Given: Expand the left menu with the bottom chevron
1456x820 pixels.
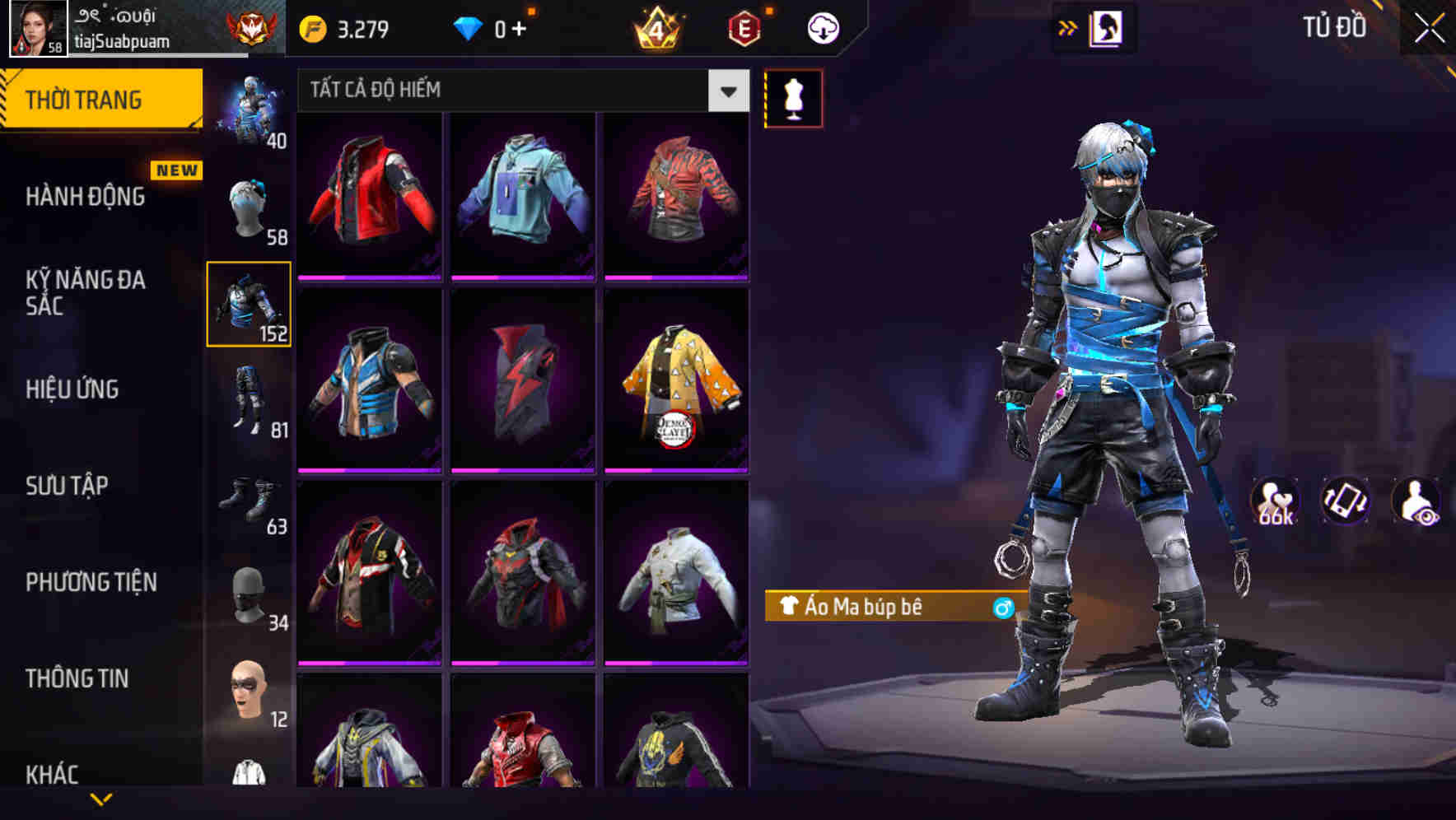Looking at the screenshot, I should point(100,797).
